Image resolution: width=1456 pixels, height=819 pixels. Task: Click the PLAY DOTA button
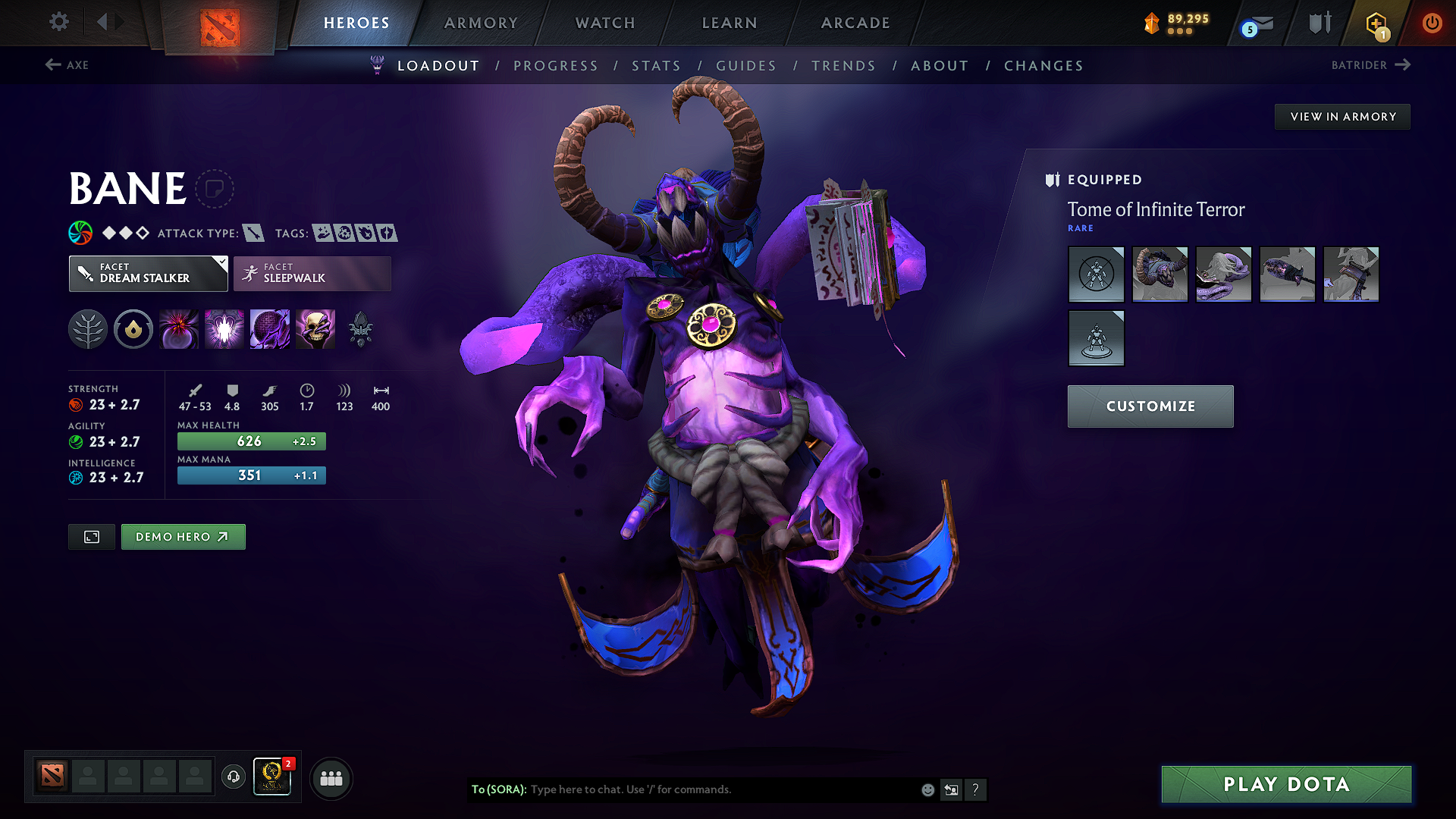[1285, 784]
